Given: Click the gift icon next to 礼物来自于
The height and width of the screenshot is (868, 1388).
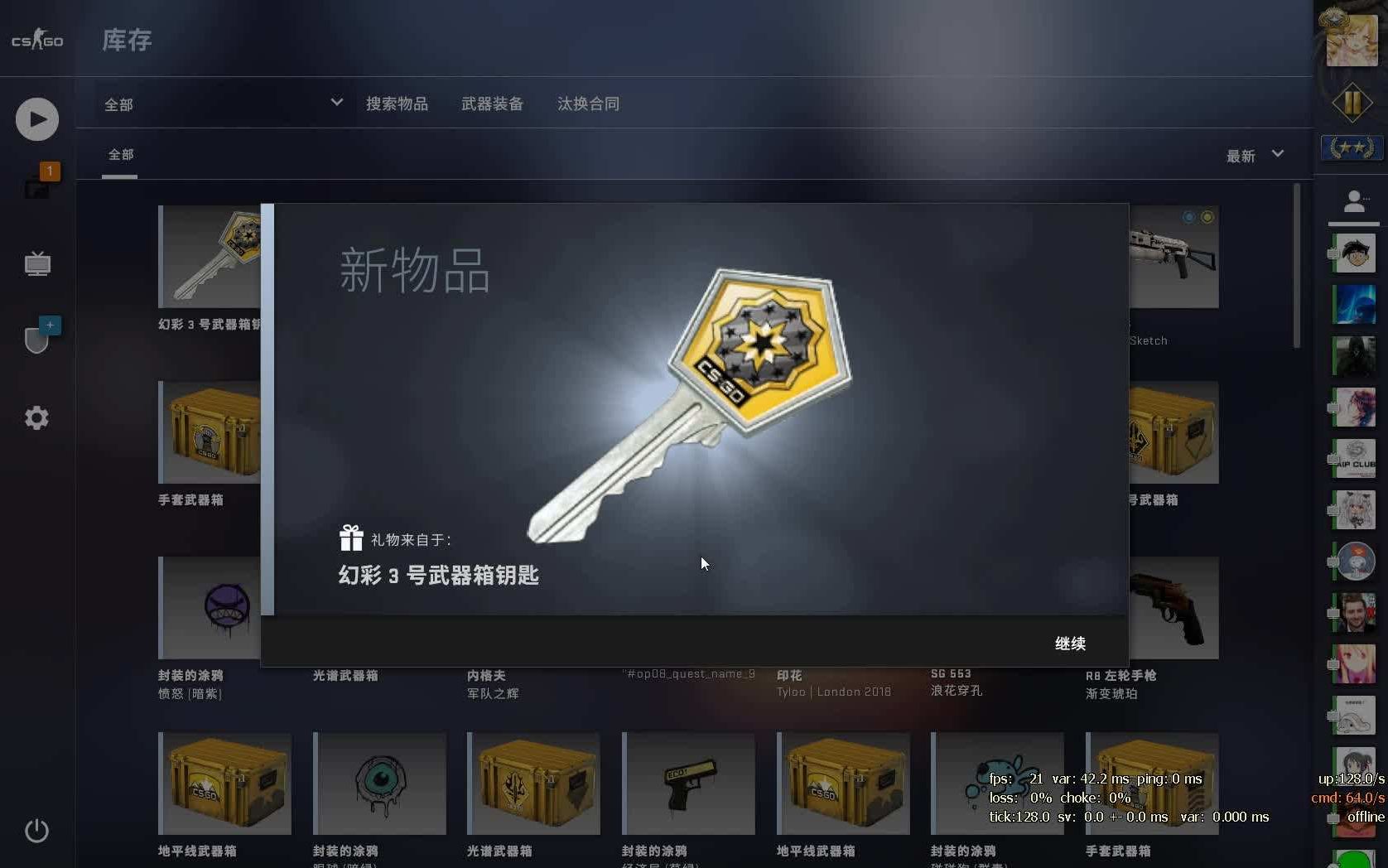Looking at the screenshot, I should tap(351, 537).
